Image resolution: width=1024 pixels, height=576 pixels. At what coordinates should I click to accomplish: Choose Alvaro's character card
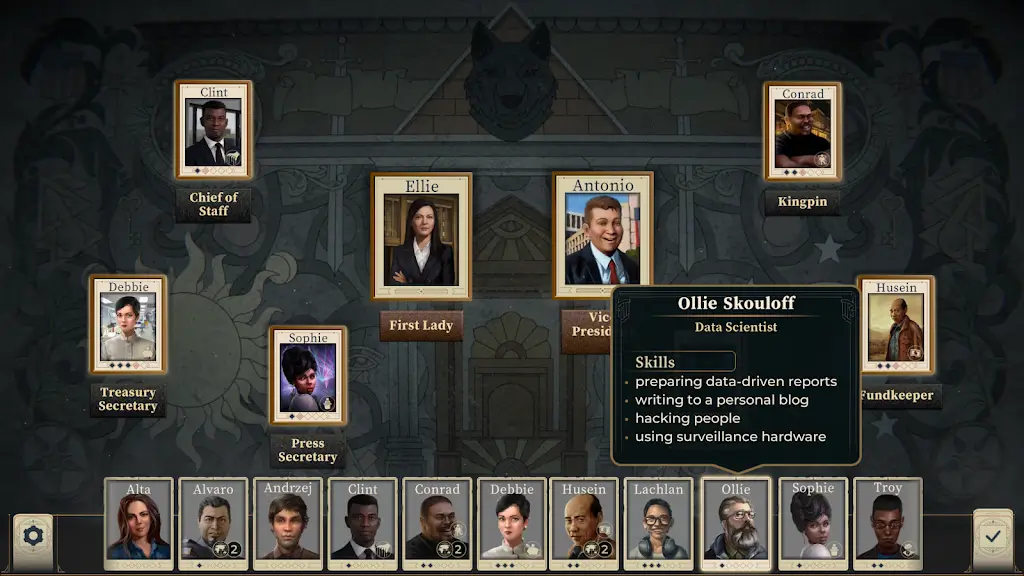tap(213, 523)
